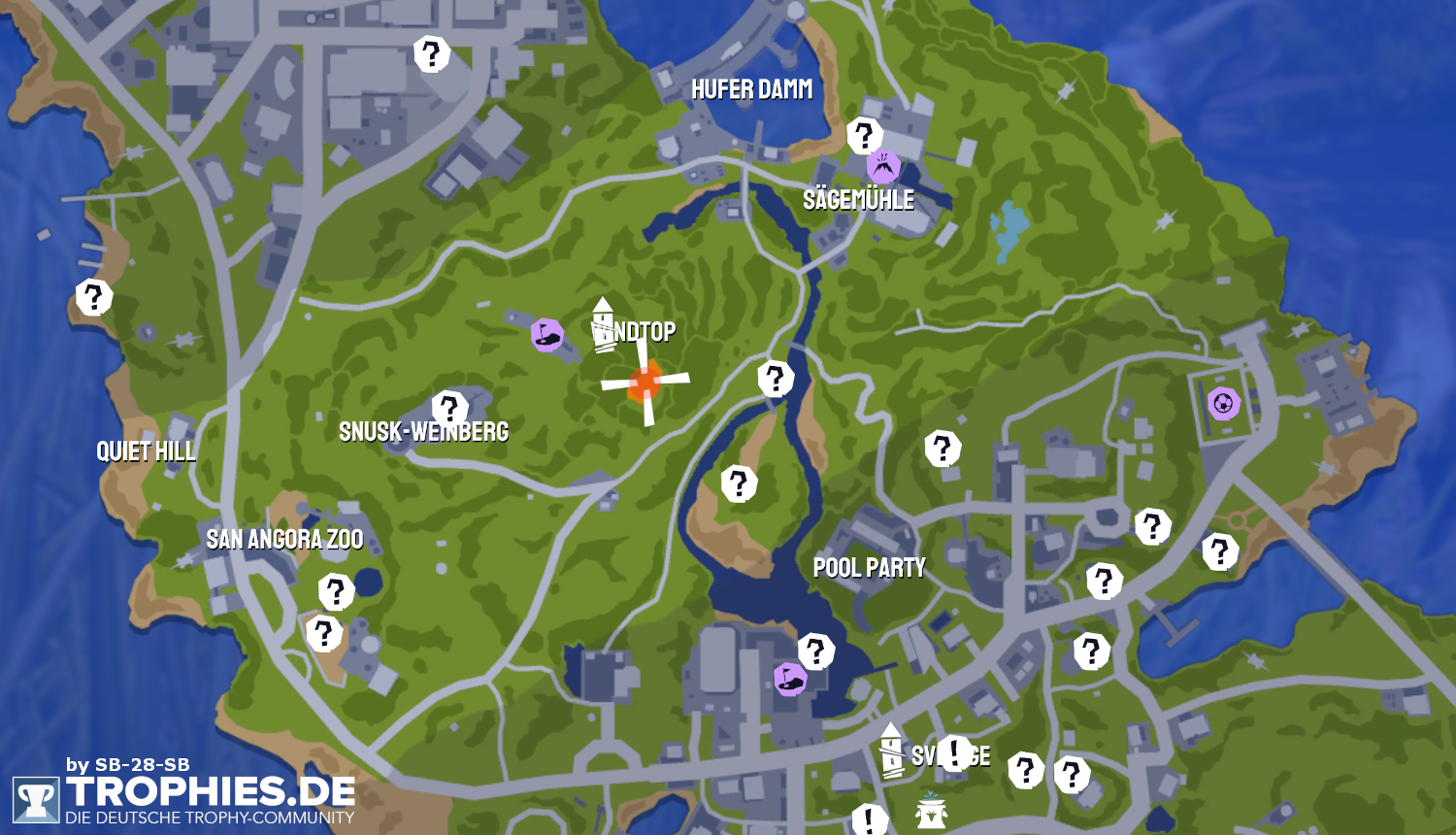Viewport: 1456px width, 835px height.
Task: Select the Quiet Hill location label
Action: [146, 451]
